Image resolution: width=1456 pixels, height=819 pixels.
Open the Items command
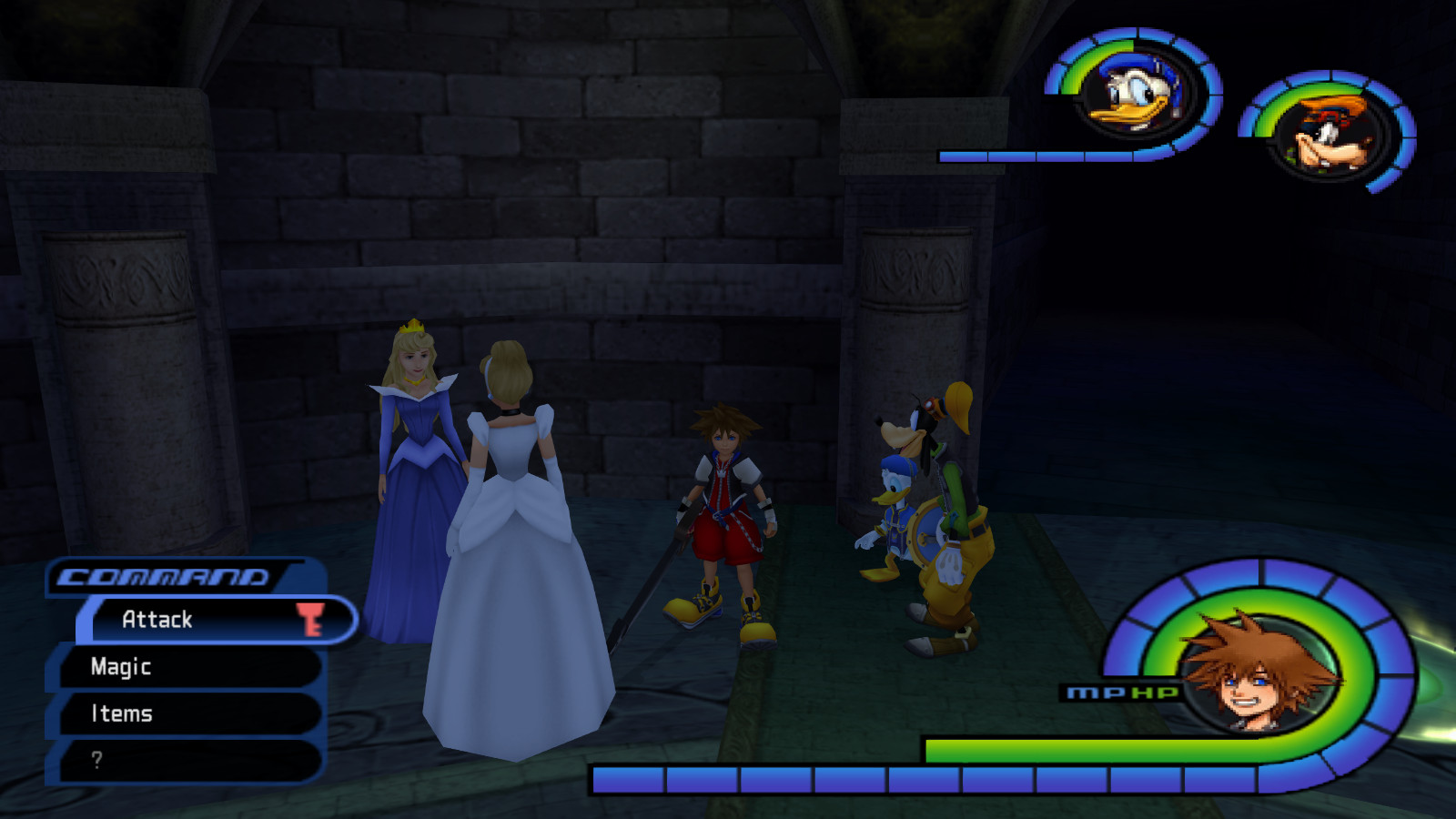point(123,714)
